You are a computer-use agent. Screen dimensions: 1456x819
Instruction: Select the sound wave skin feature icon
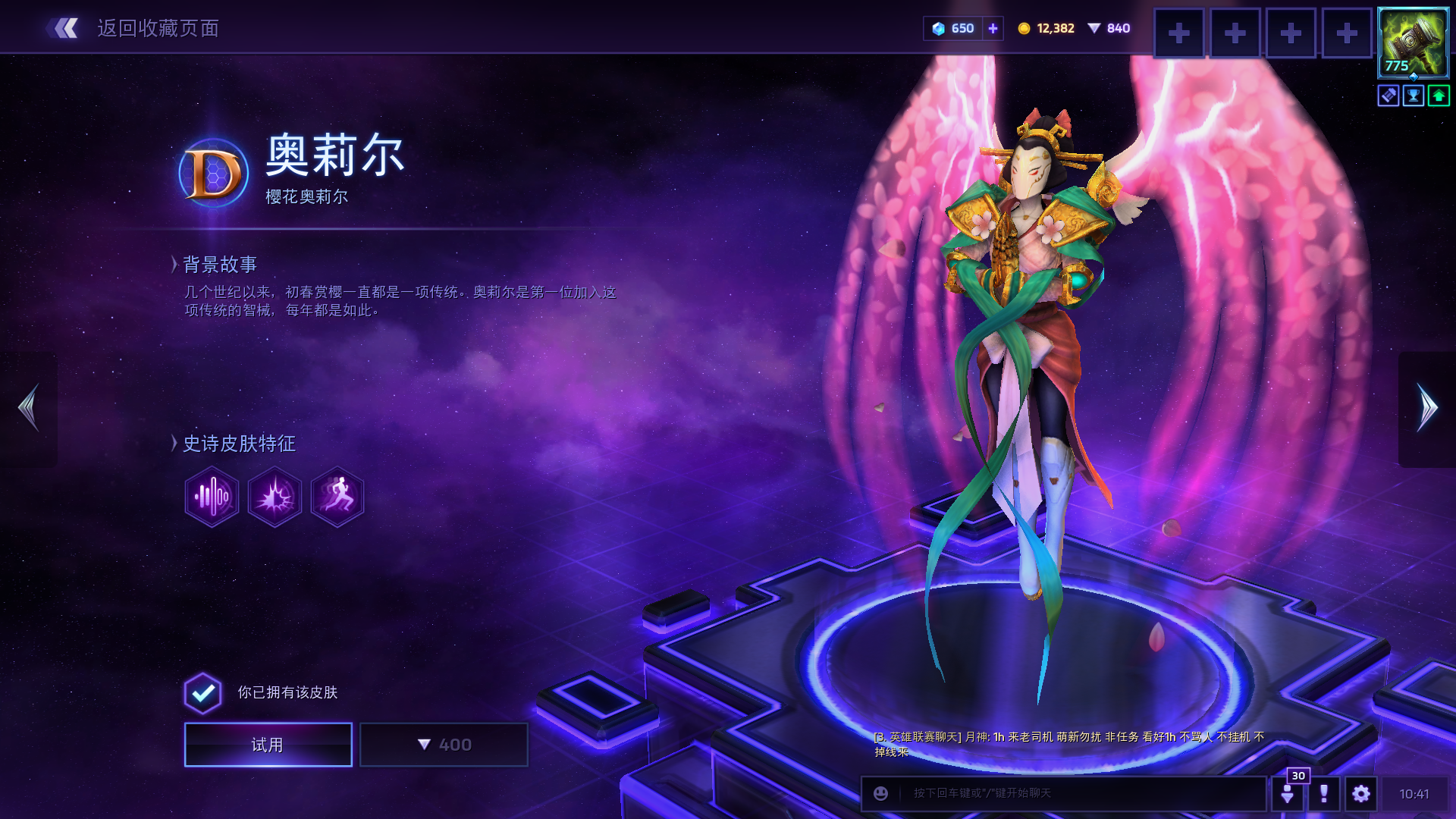point(212,497)
